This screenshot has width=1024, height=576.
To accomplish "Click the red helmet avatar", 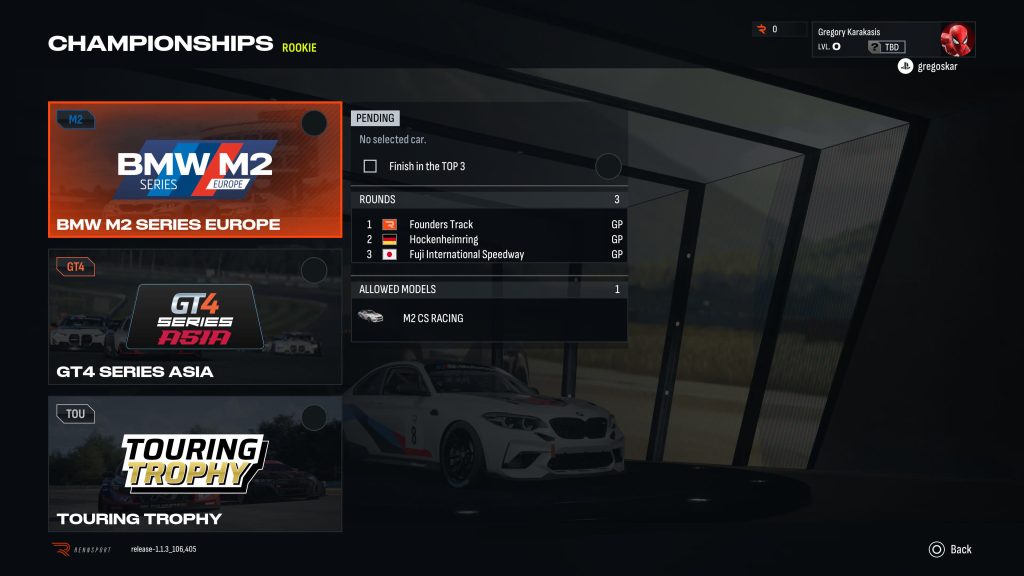I will pos(956,40).
